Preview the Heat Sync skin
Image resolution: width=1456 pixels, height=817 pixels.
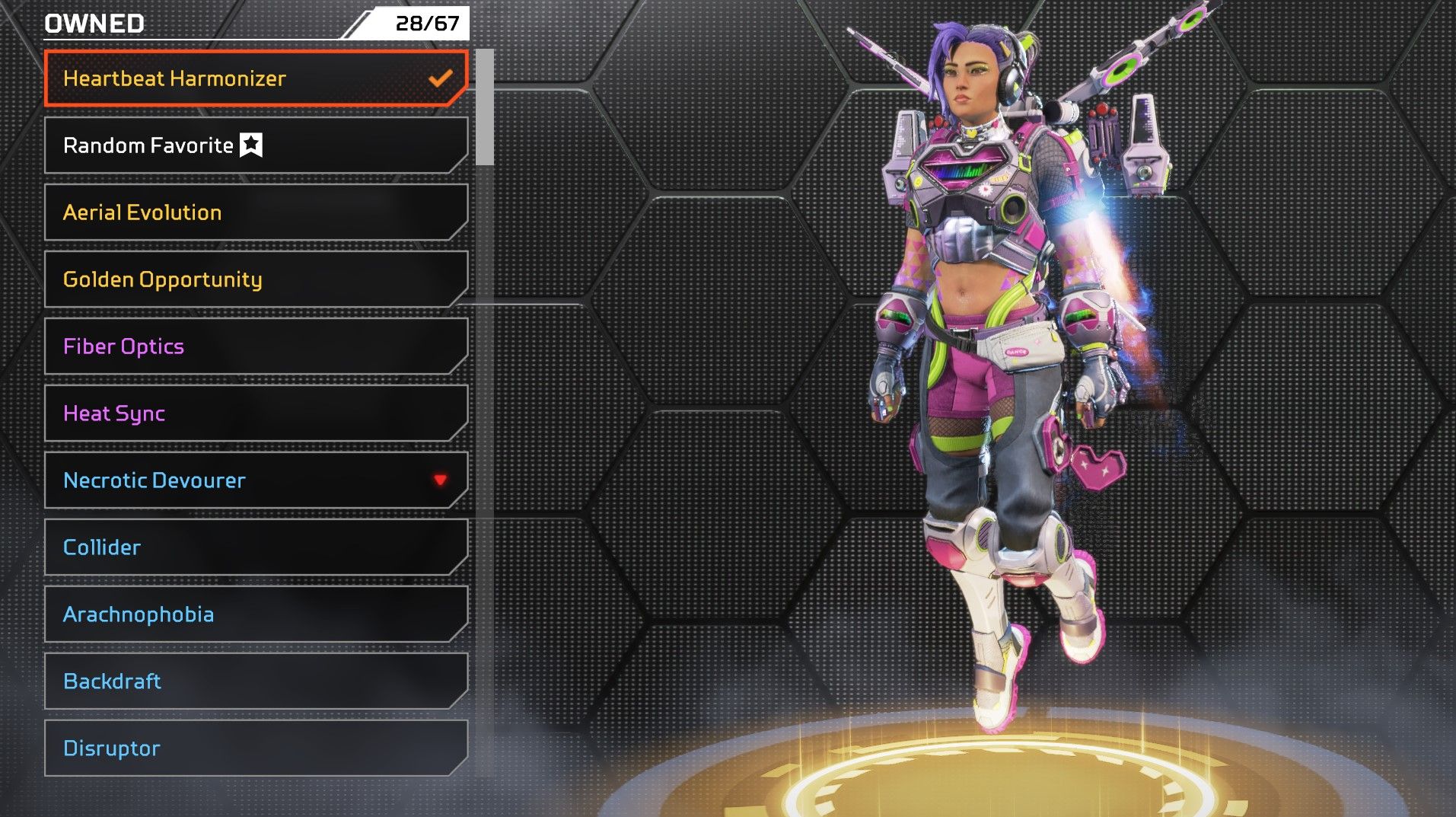(x=255, y=413)
